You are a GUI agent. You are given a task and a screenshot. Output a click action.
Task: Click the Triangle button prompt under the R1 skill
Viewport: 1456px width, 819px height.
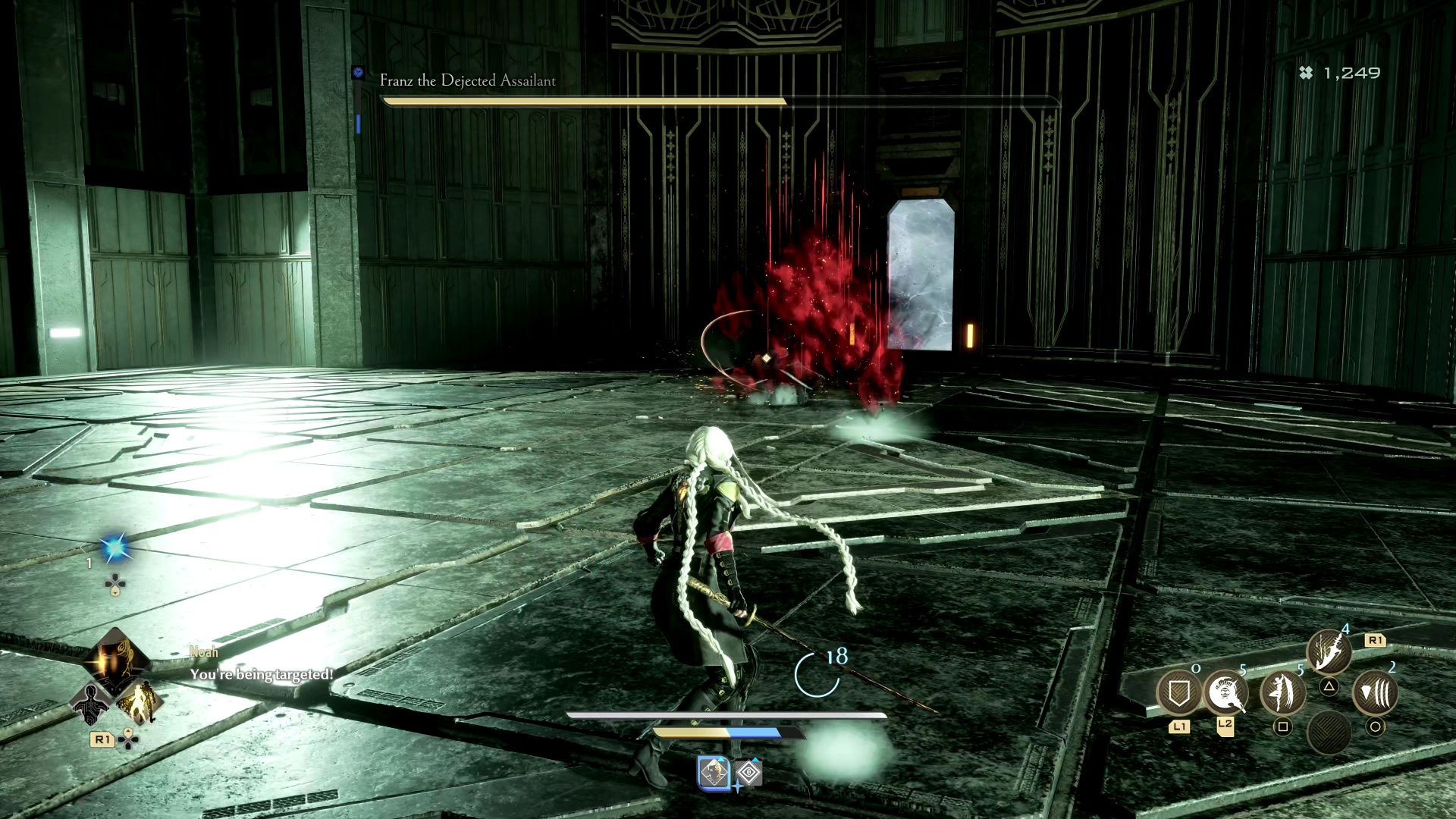click(x=1329, y=686)
